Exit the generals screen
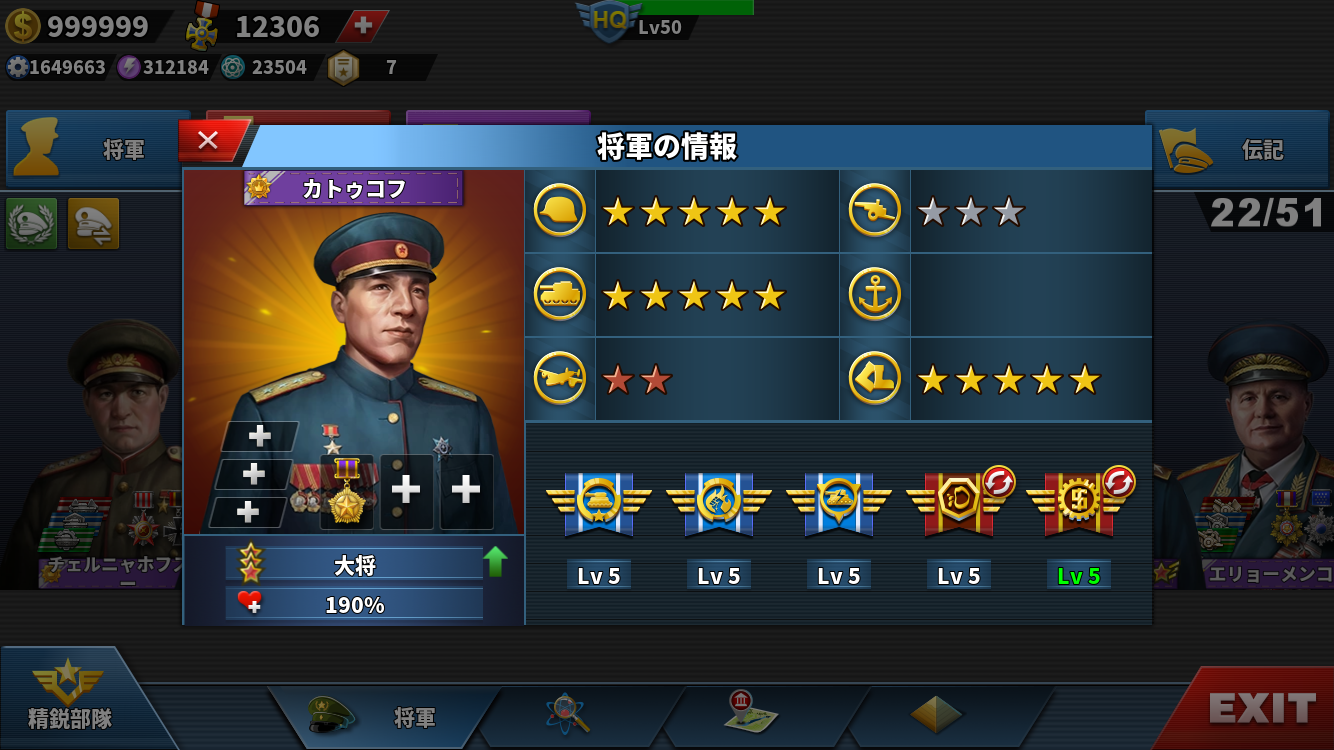The width and height of the screenshot is (1334, 750). tap(1260, 709)
